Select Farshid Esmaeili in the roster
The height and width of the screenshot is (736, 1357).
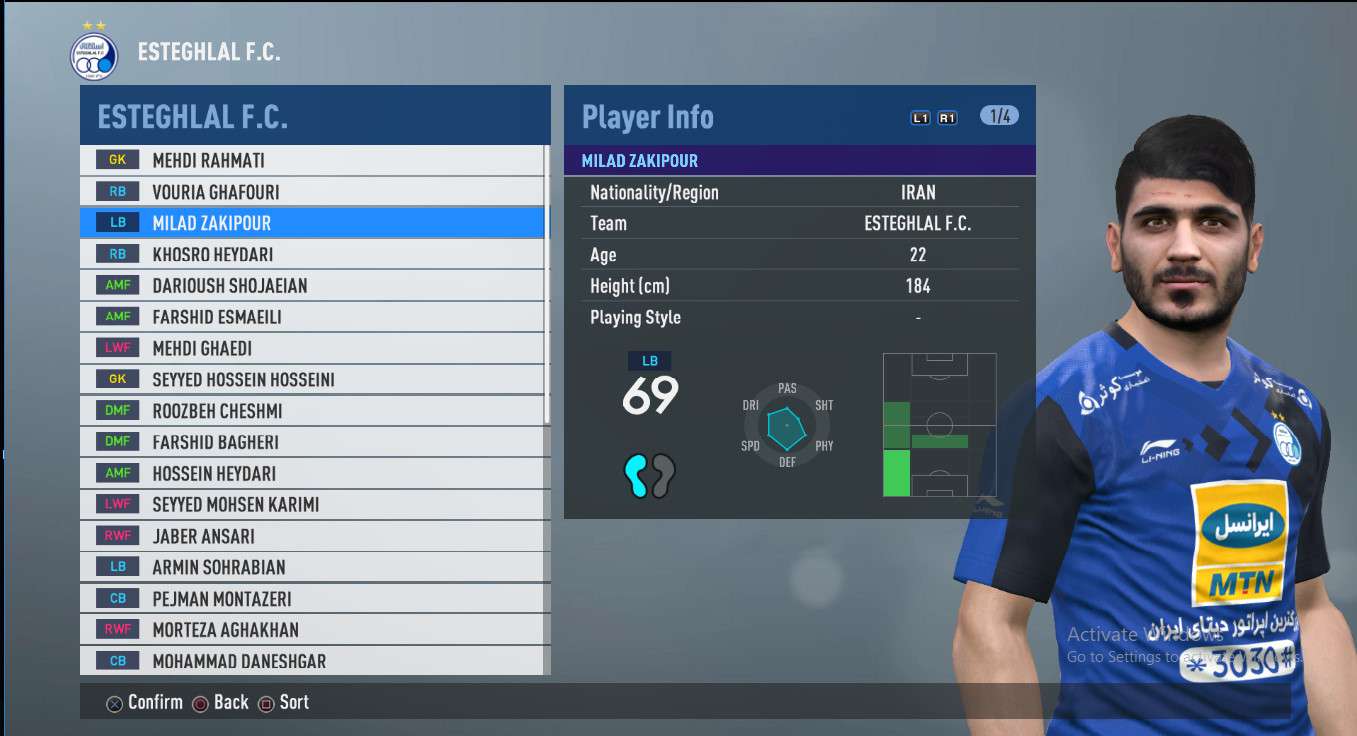pyautogui.click(x=312, y=317)
